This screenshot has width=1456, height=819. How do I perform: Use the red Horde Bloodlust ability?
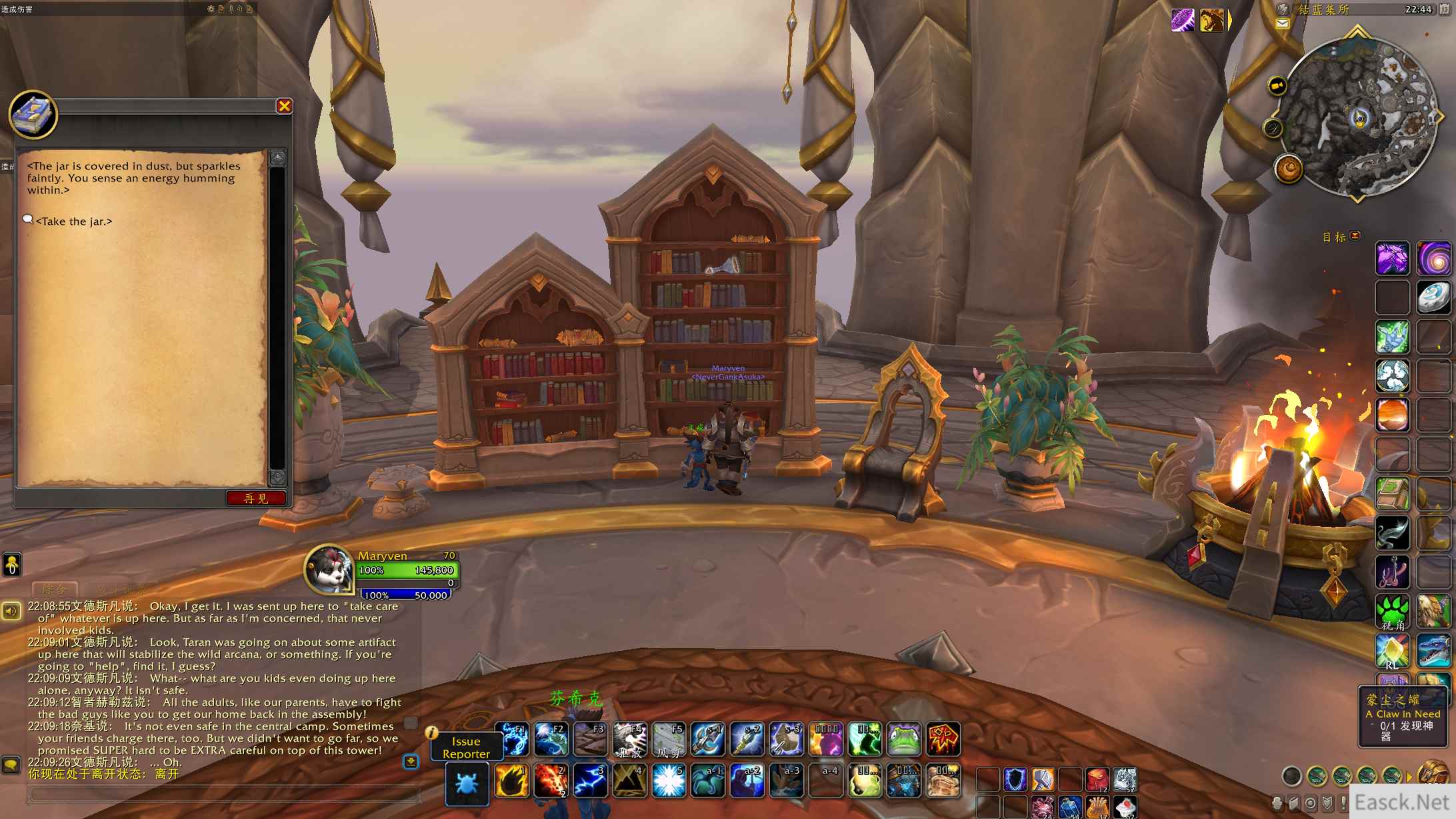tap(943, 740)
